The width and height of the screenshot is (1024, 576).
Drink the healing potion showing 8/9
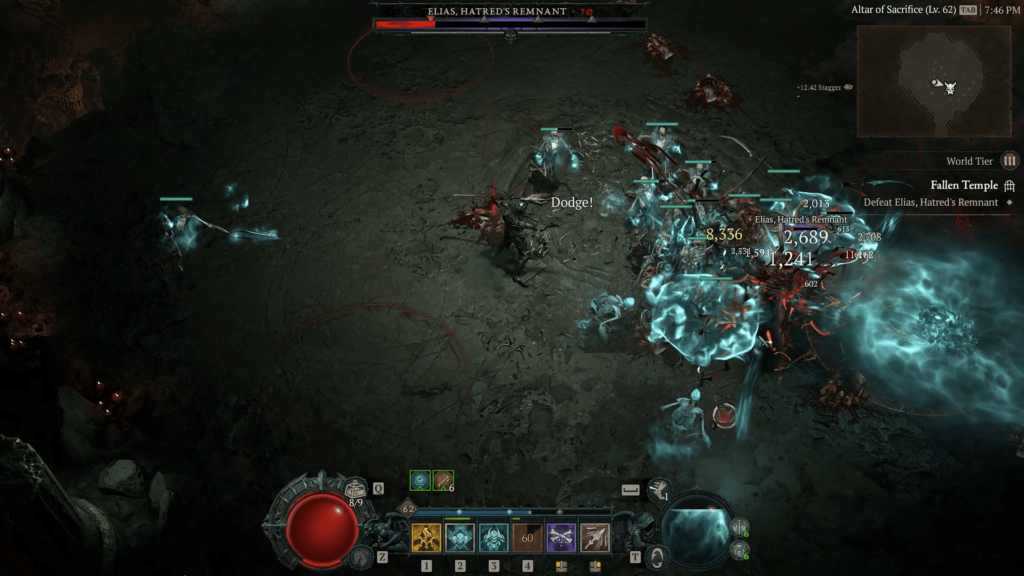(x=356, y=489)
